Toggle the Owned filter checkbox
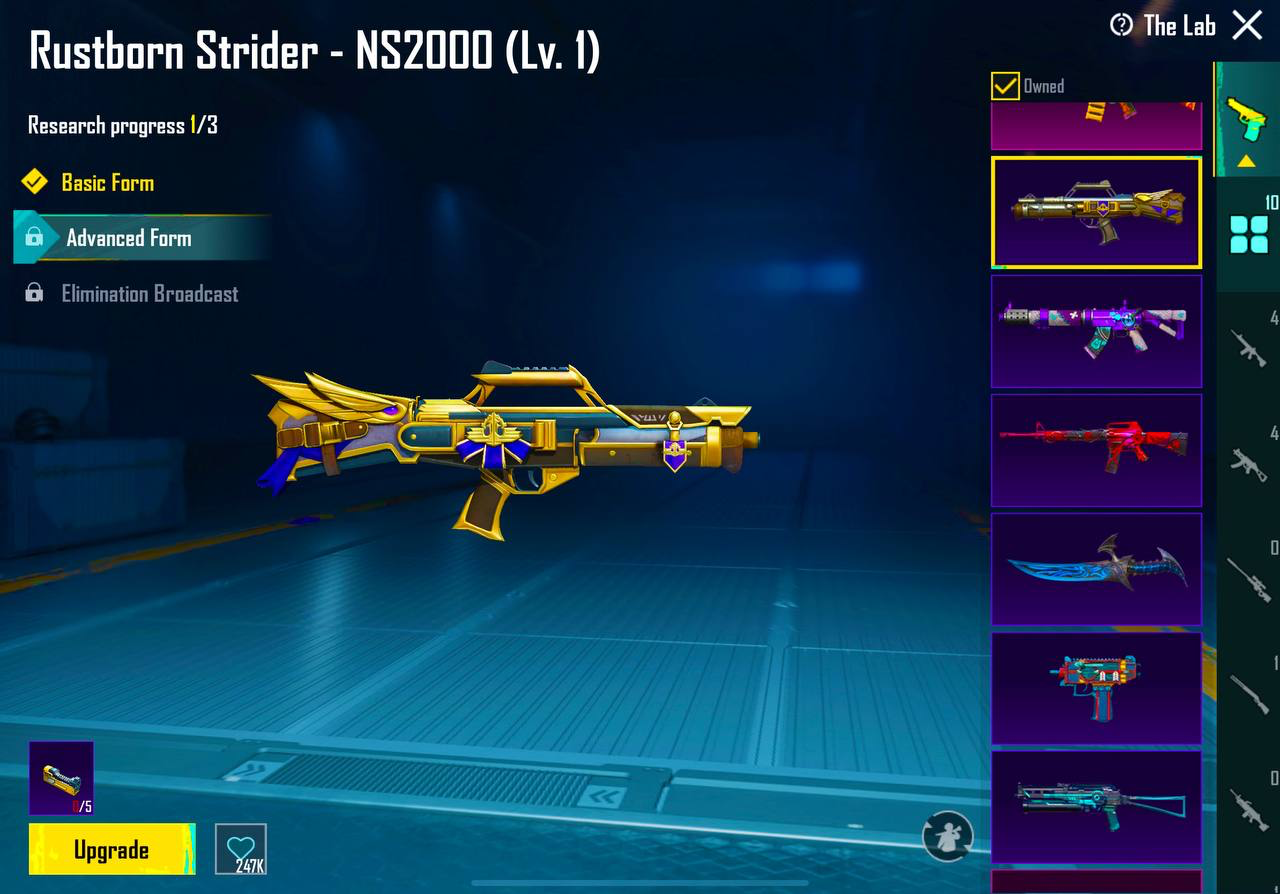1280x894 pixels. click(1005, 86)
